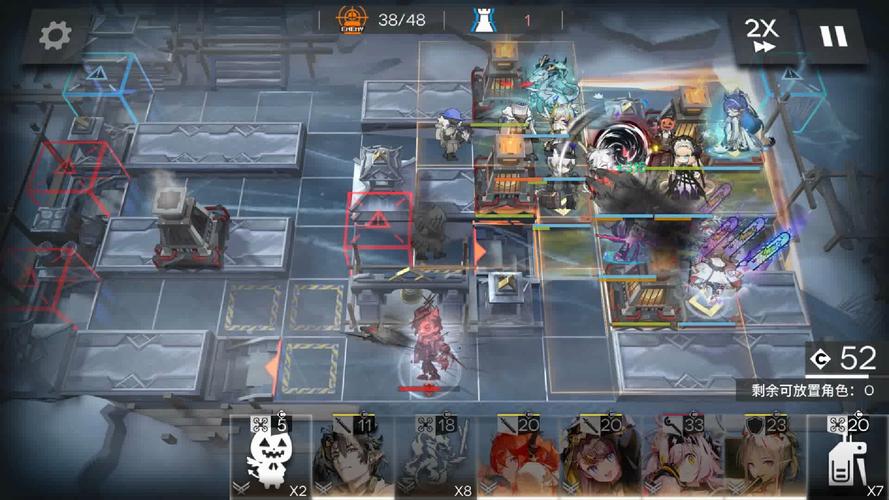Pick the blonde defender card costing 23

tap(761, 460)
